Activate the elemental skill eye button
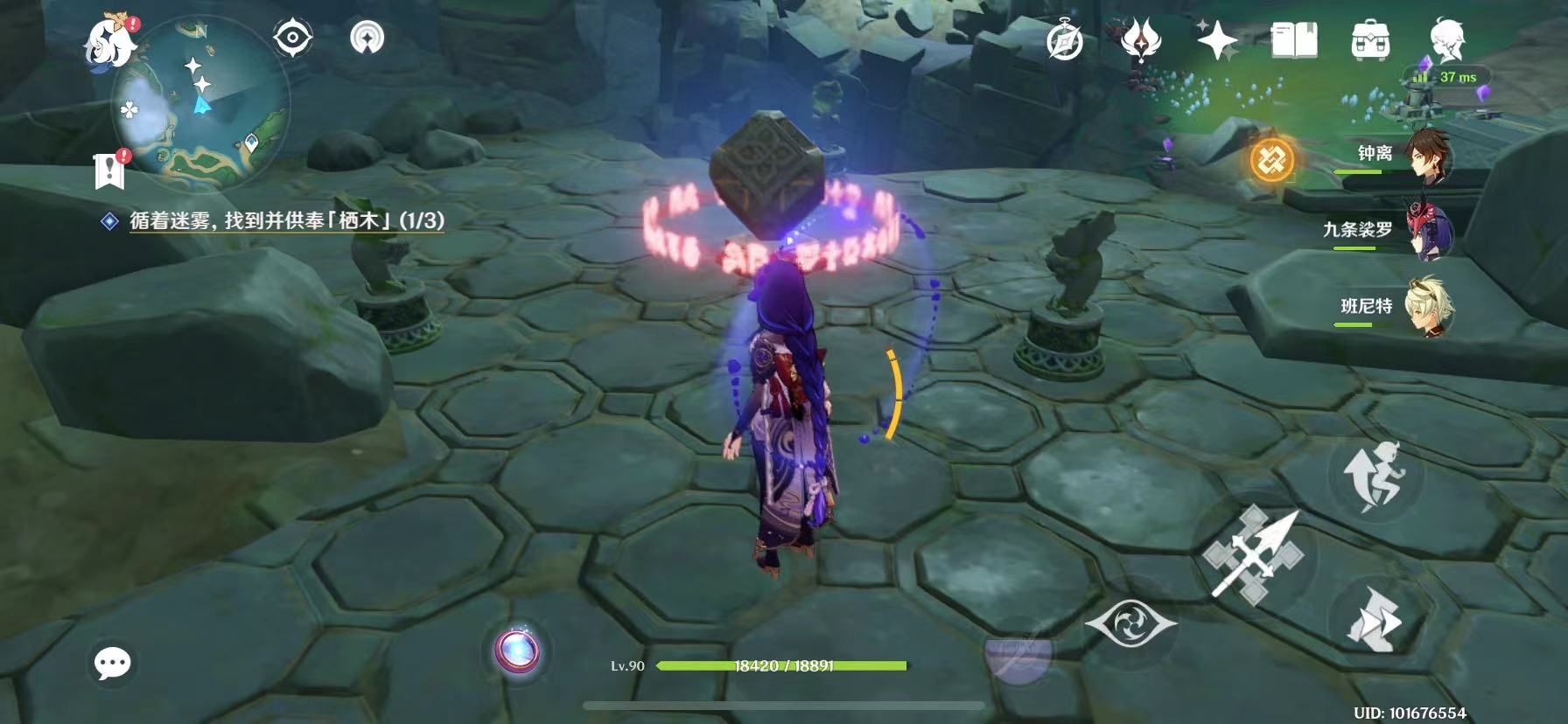Screen dimensions: 1568x724 (x=1130, y=624)
